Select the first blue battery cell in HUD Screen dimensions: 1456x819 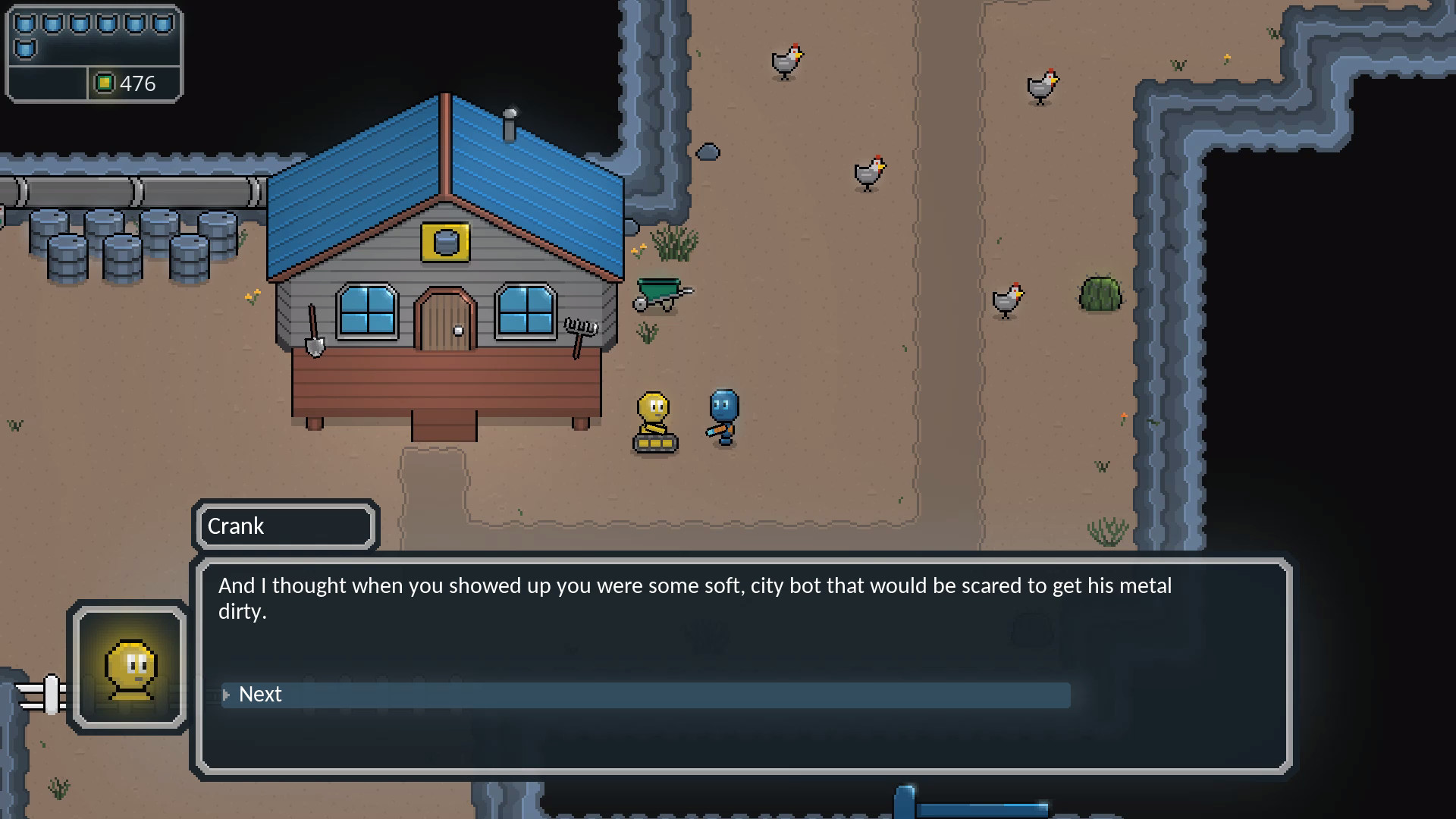[25, 22]
